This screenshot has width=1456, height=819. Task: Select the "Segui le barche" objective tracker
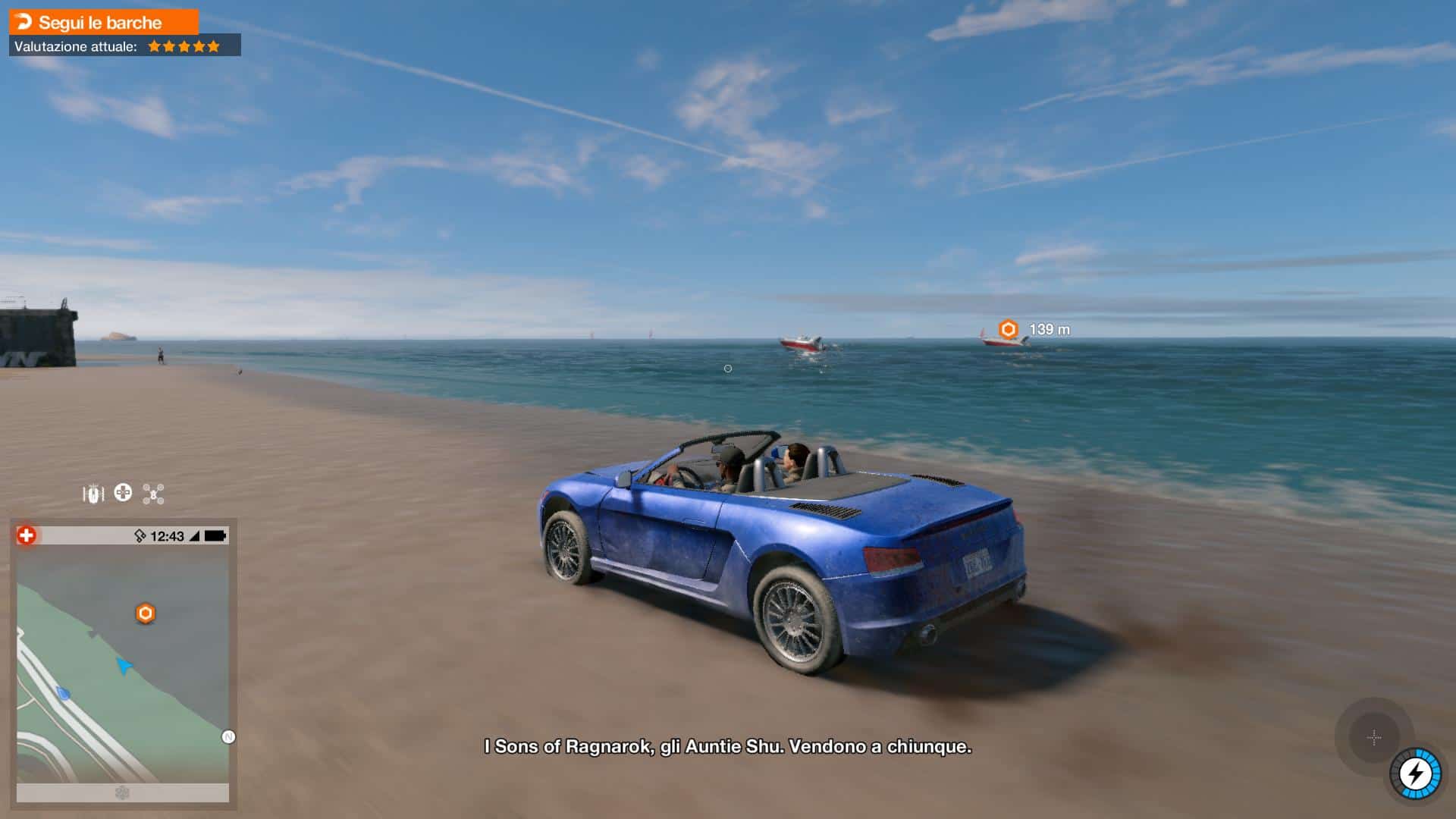click(103, 22)
